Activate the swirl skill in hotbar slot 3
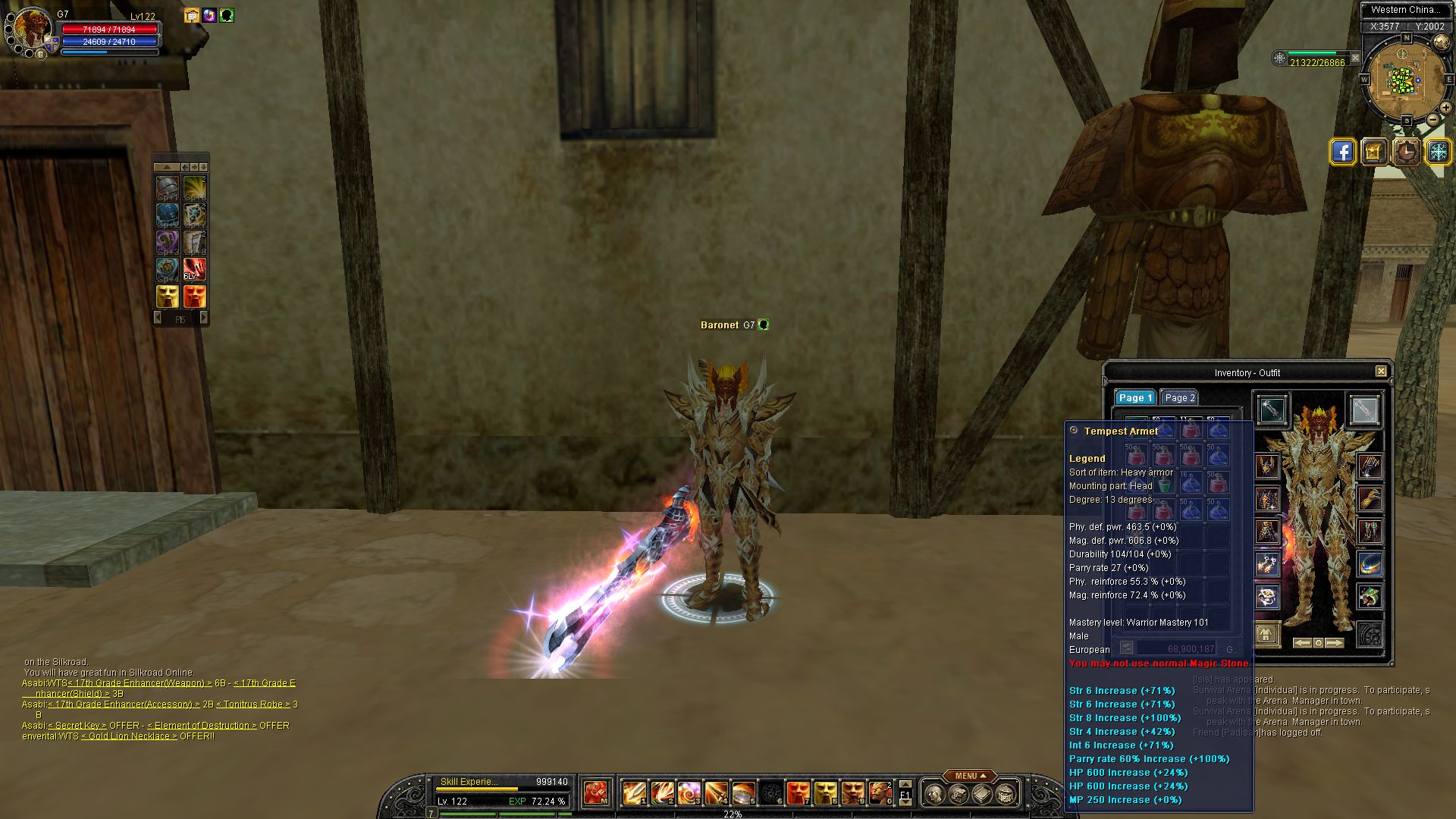 (x=689, y=793)
